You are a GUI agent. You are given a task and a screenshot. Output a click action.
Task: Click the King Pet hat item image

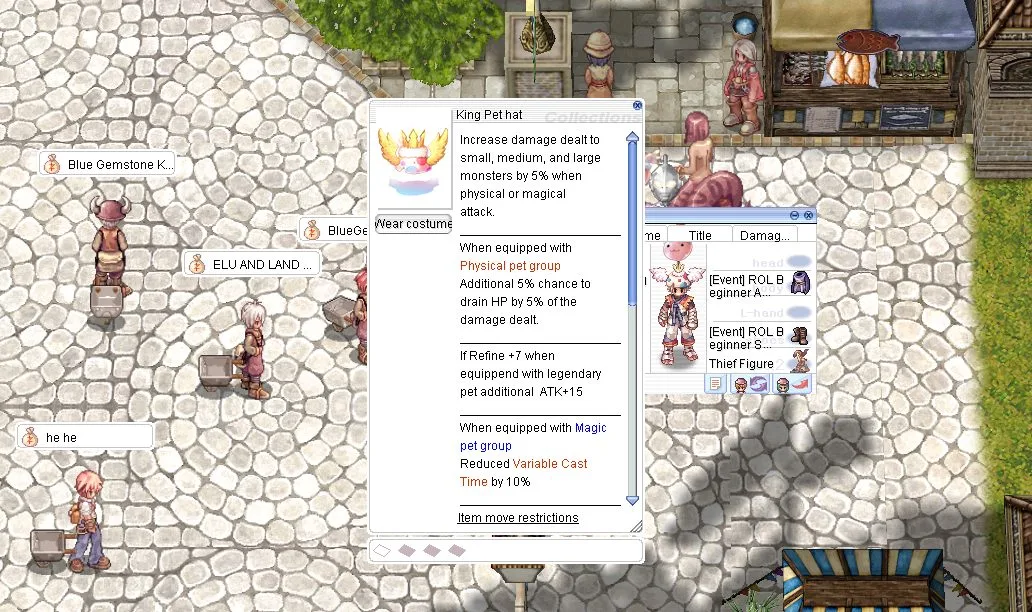pos(413,160)
